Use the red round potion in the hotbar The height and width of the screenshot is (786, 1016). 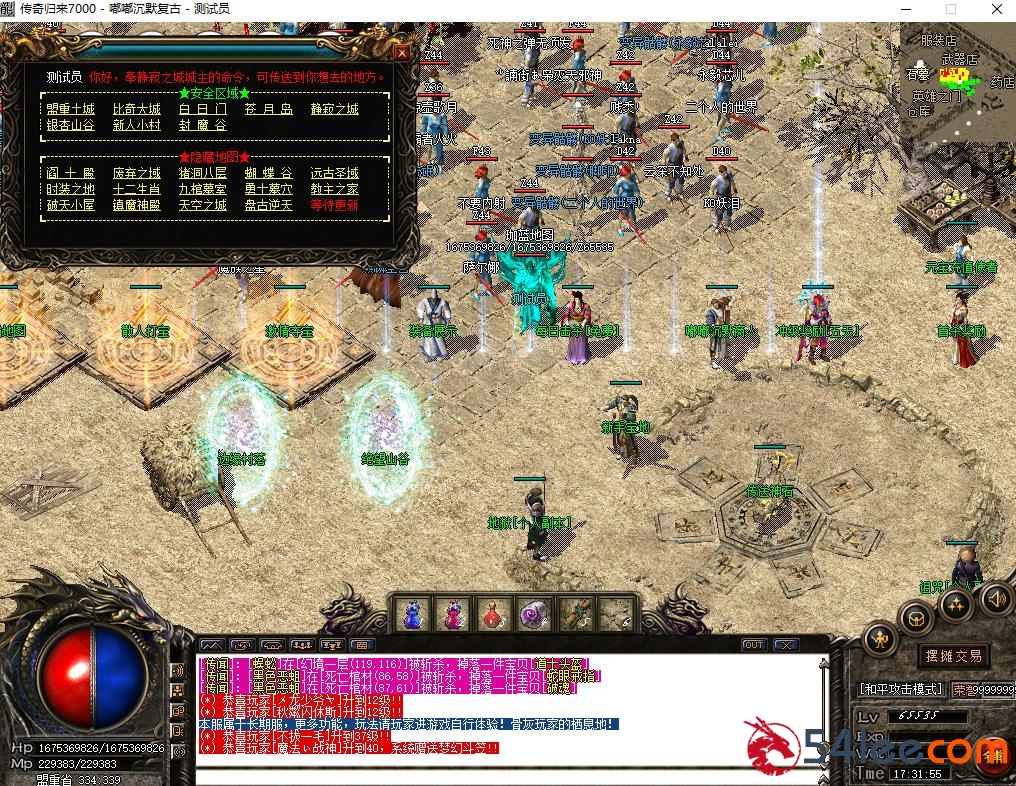[490, 613]
